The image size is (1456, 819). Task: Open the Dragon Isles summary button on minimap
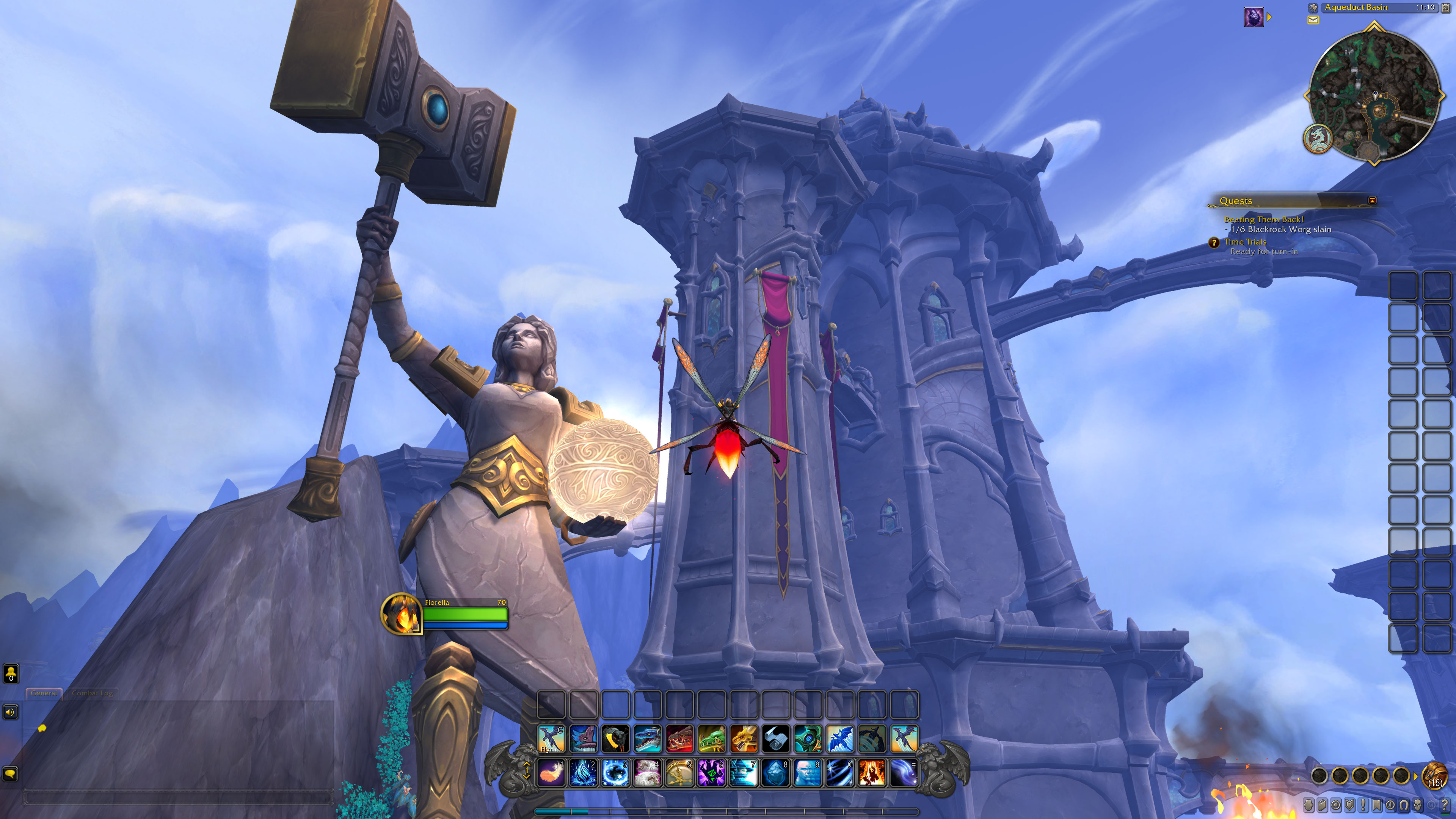(1318, 138)
